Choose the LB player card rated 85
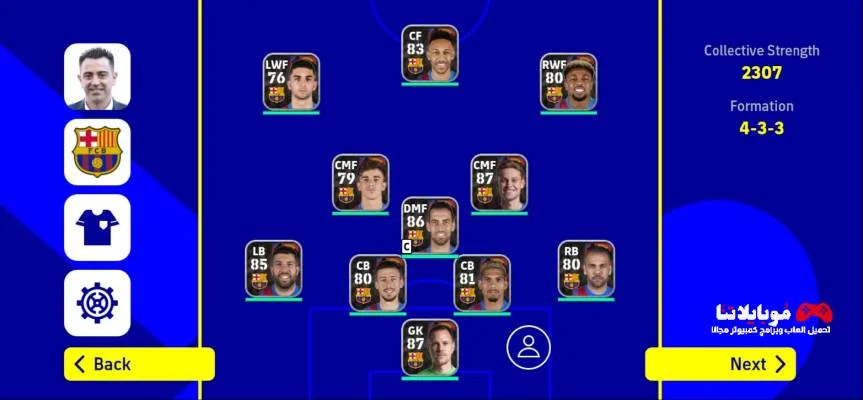 274,268
